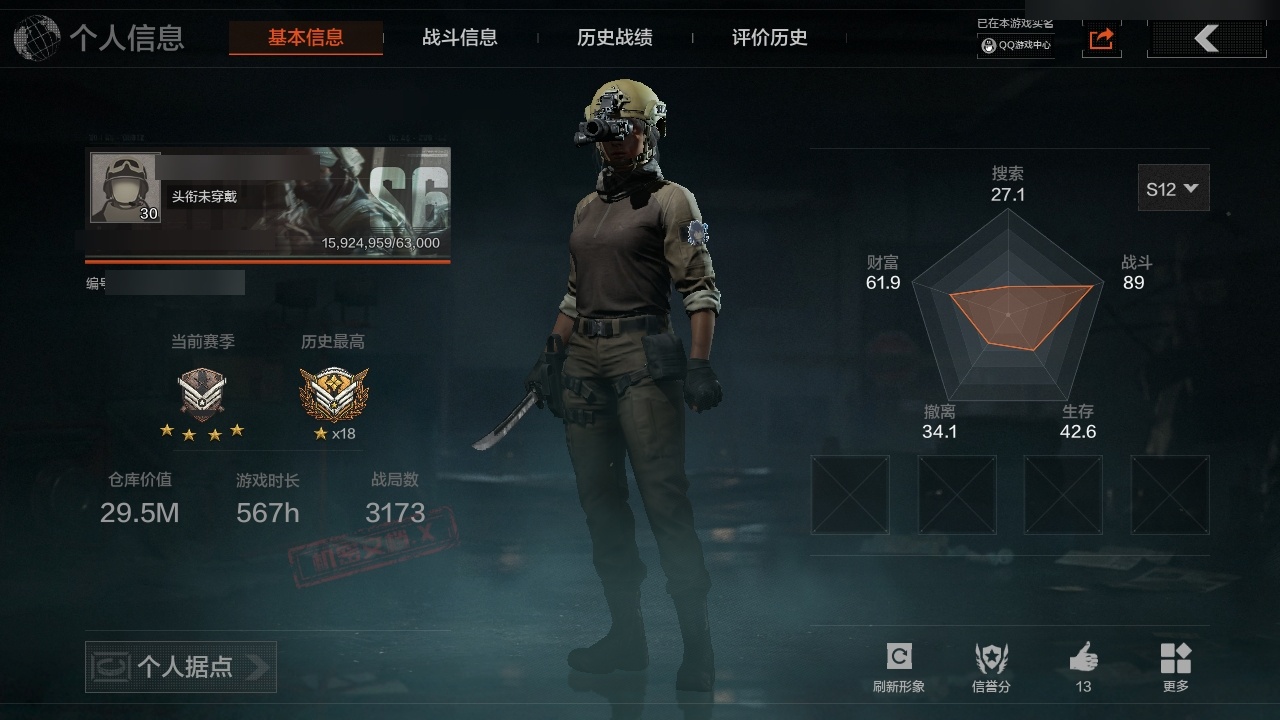Screen dimensions: 1280x720
Task: Open the 战斗信息 tab
Action: coord(460,38)
